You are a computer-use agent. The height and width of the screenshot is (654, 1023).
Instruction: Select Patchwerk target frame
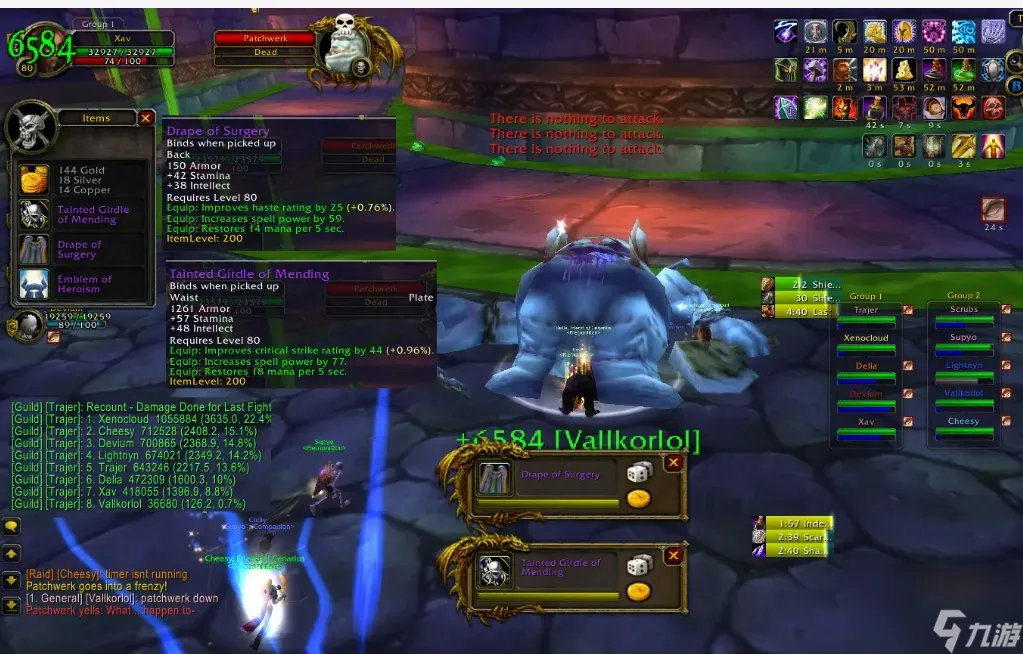pos(265,38)
